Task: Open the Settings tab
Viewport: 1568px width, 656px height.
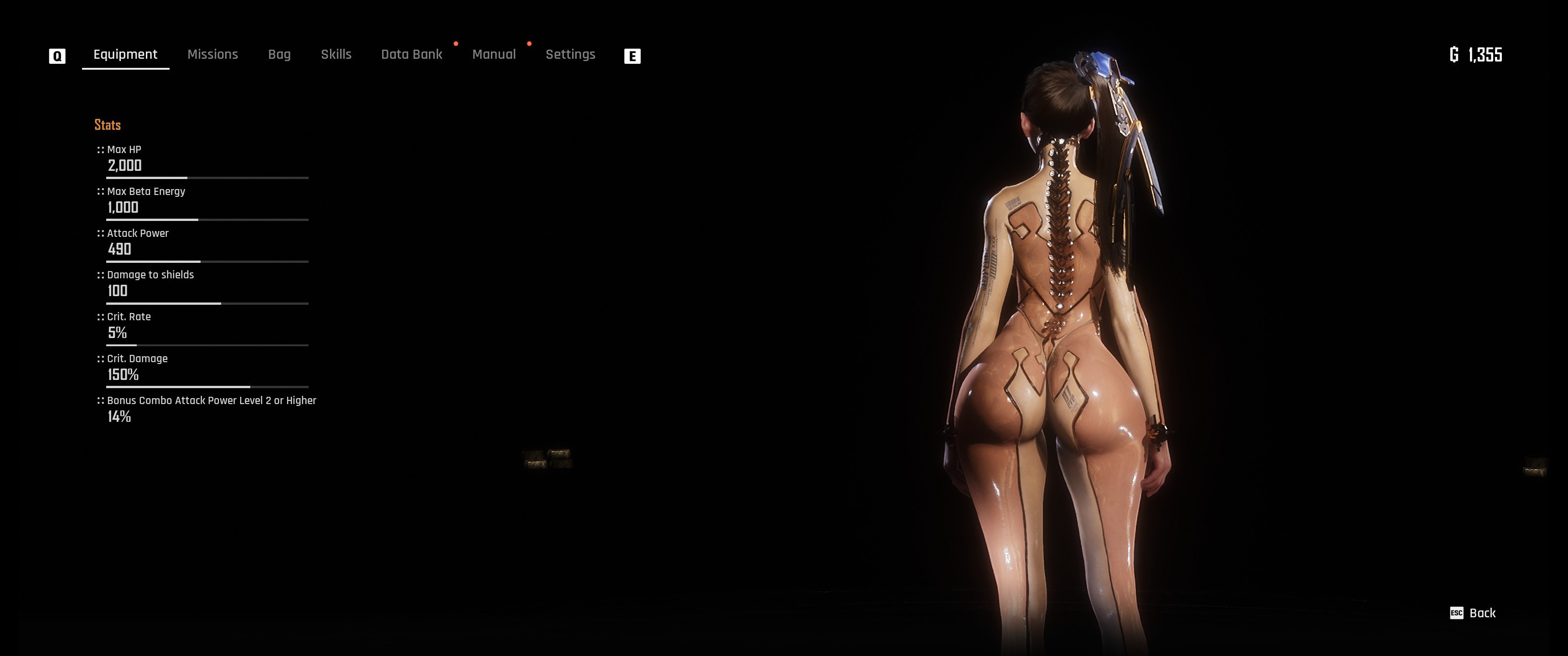Action: coord(570,55)
